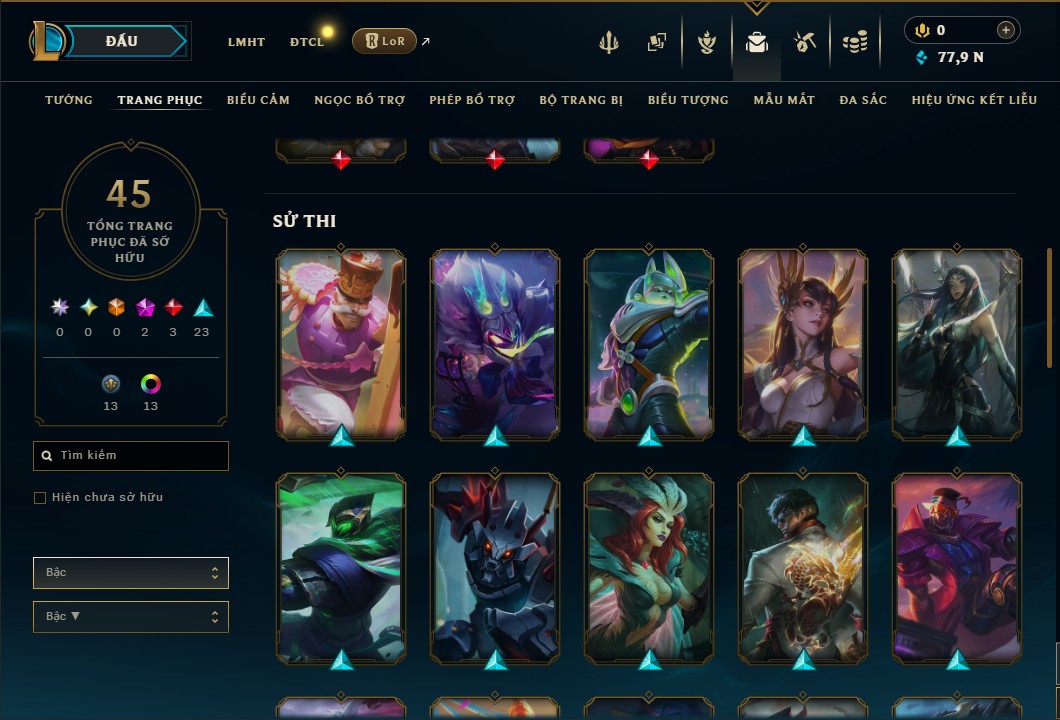Viewport: 1060px width, 720px height.
Task: Go to the BỘ TRANG BỊ tab
Action: click(581, 100)
